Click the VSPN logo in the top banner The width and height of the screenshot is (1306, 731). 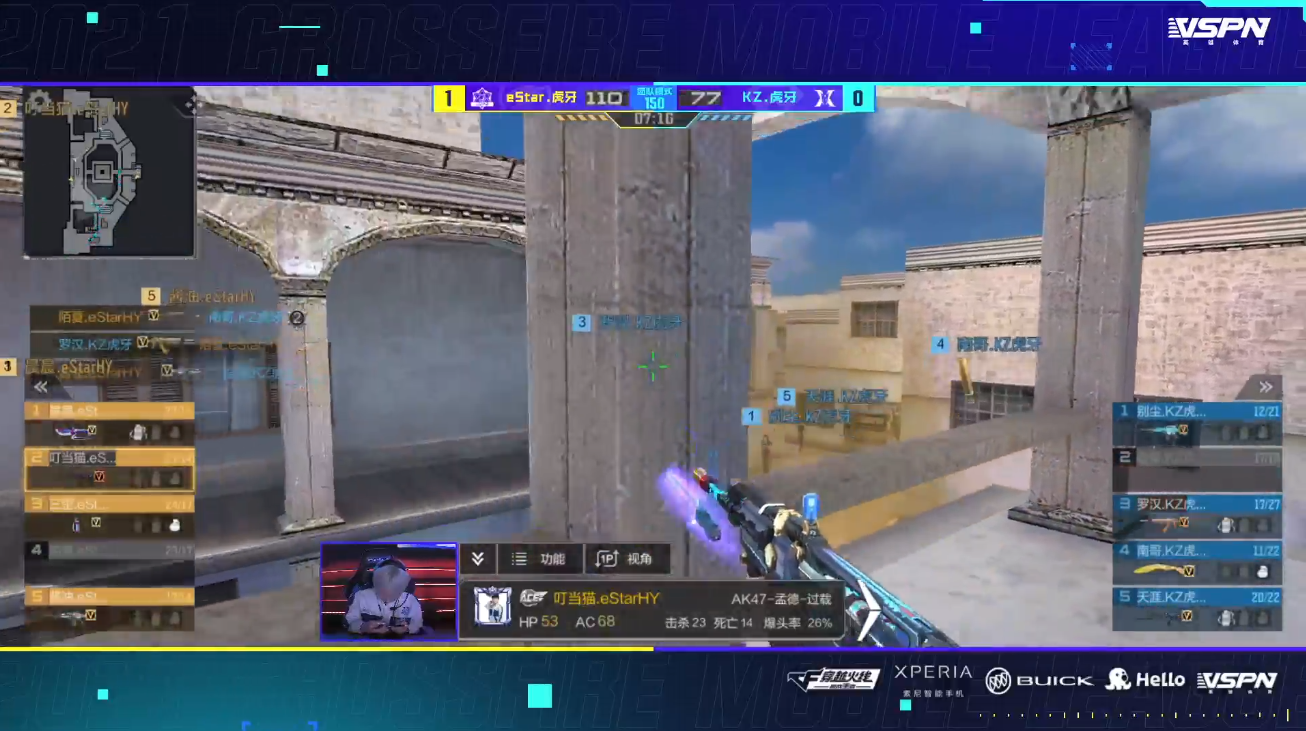point(1218,30)
